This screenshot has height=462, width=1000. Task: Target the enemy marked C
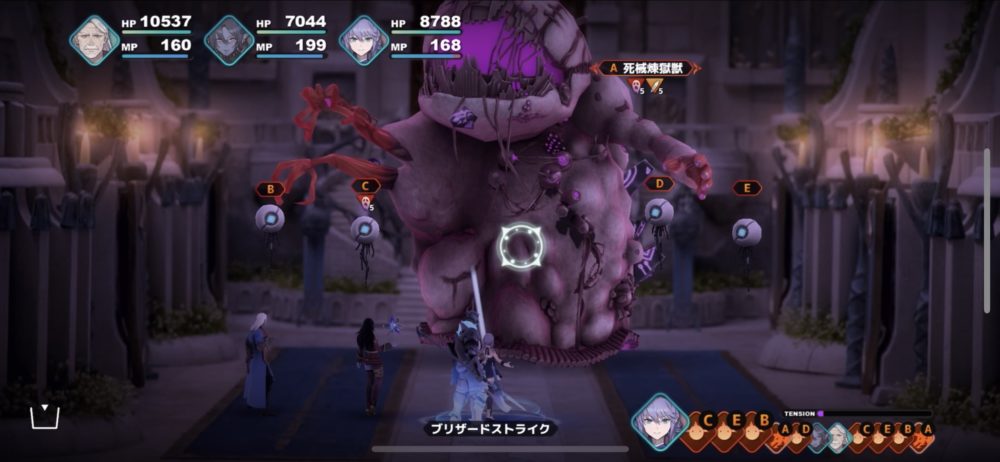[365, 229]
